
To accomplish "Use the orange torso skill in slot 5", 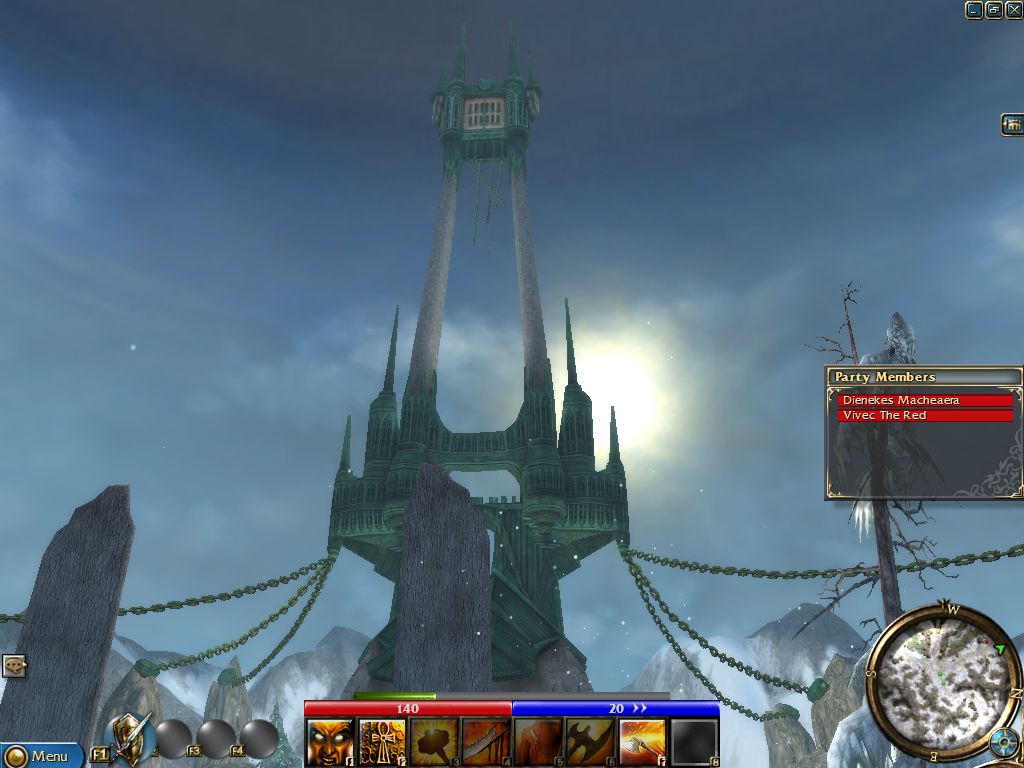I will click(x=538, y=742).
